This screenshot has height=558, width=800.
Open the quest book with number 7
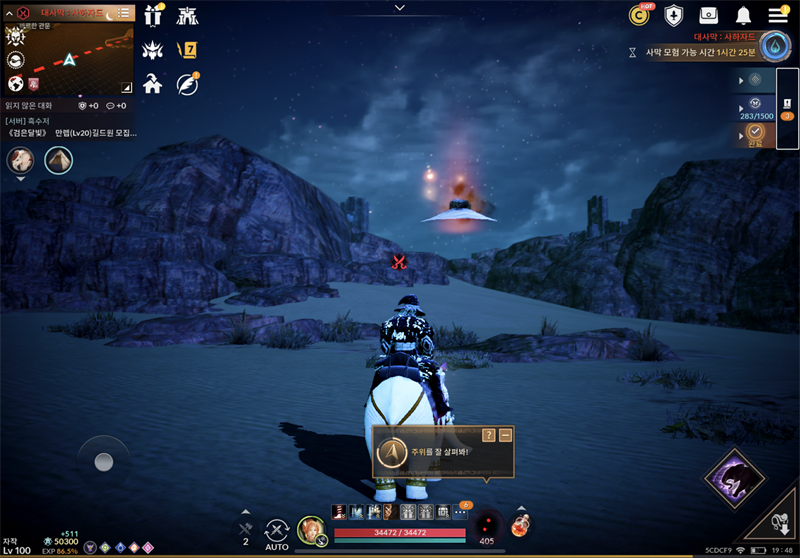(x=187, y=49)
